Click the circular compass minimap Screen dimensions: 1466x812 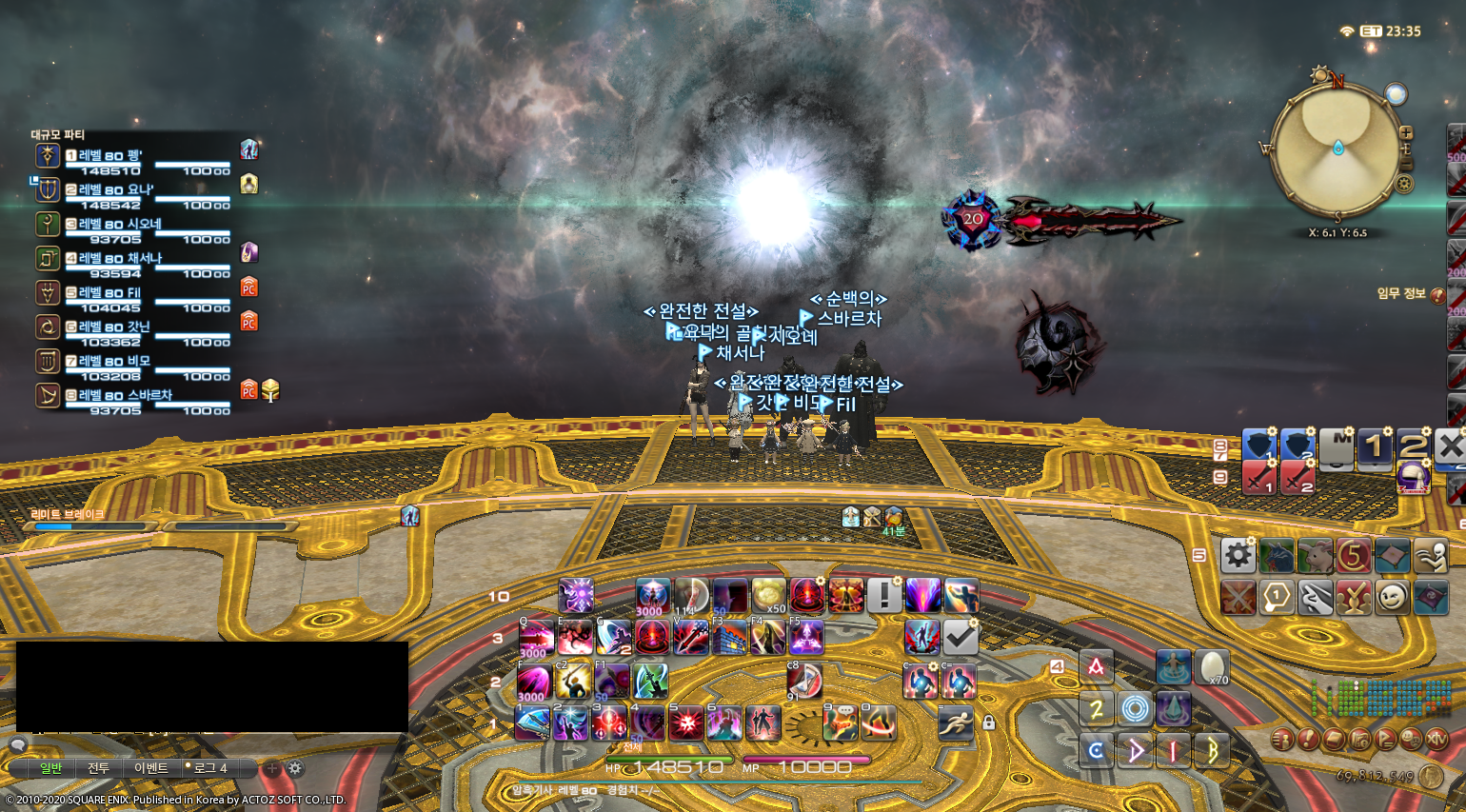1337,149
